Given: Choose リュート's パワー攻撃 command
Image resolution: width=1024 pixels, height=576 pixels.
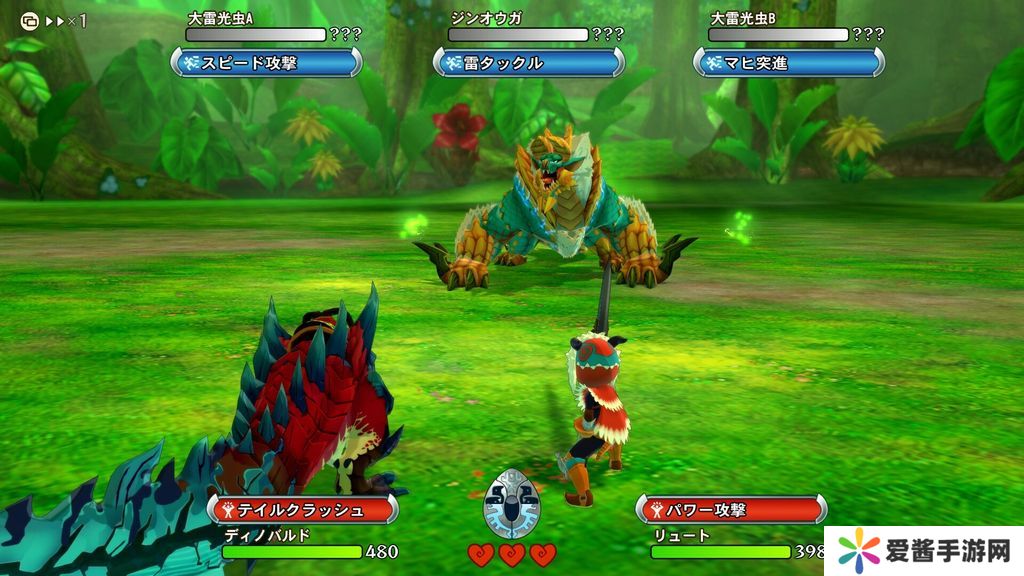Looking at the screenshot, I should (731, 509).
